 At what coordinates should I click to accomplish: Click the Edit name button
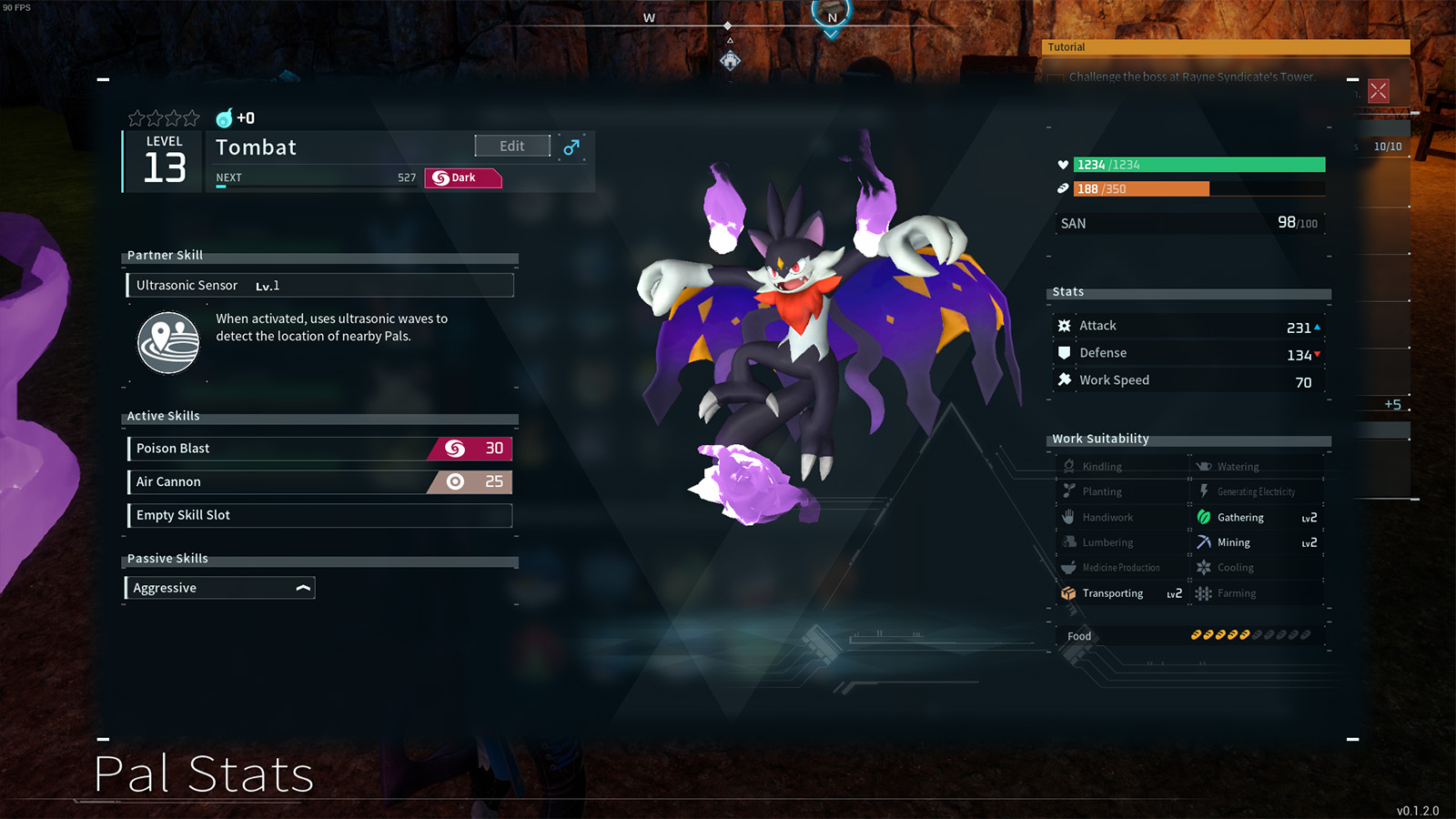click(x=512, y=147)
